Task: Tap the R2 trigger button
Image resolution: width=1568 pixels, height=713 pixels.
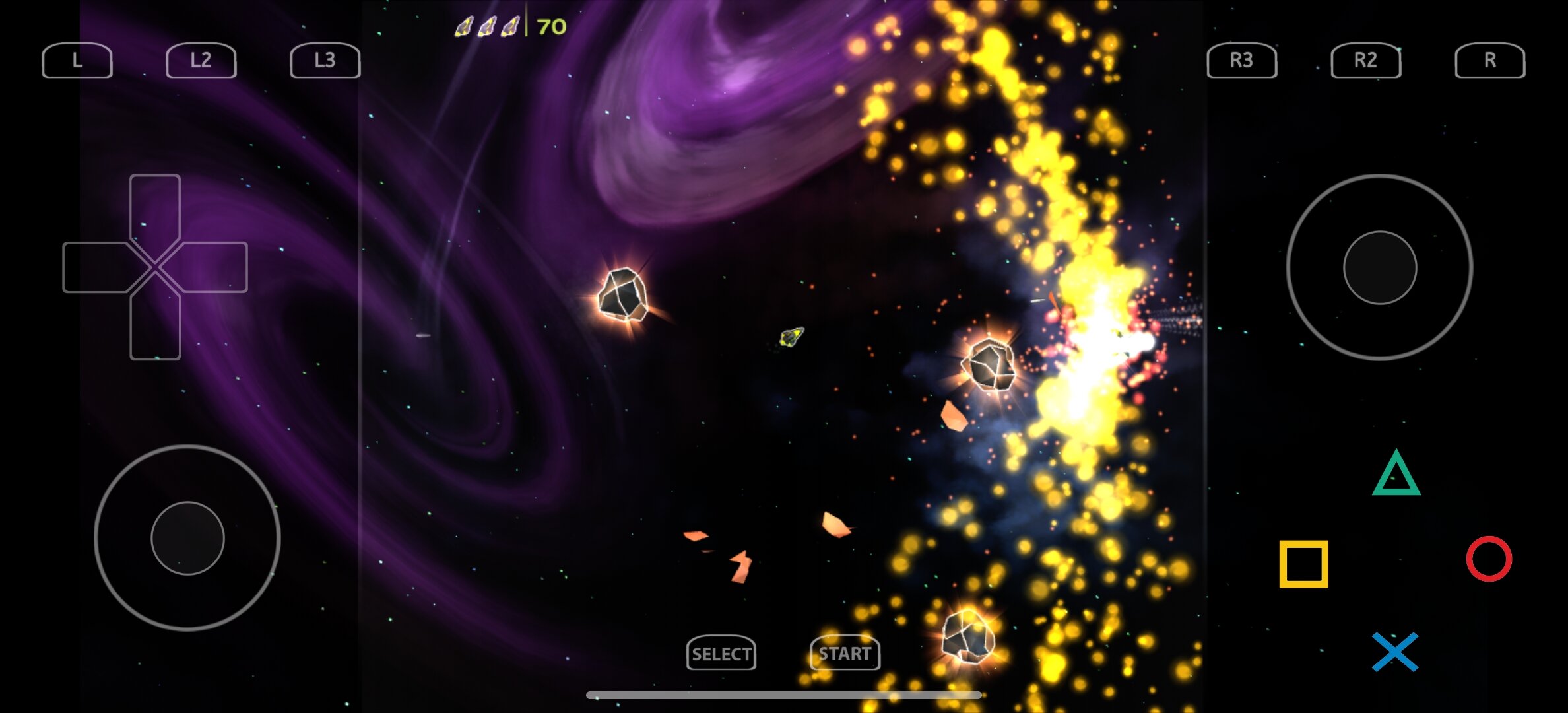Action: tap(1365, 61)
